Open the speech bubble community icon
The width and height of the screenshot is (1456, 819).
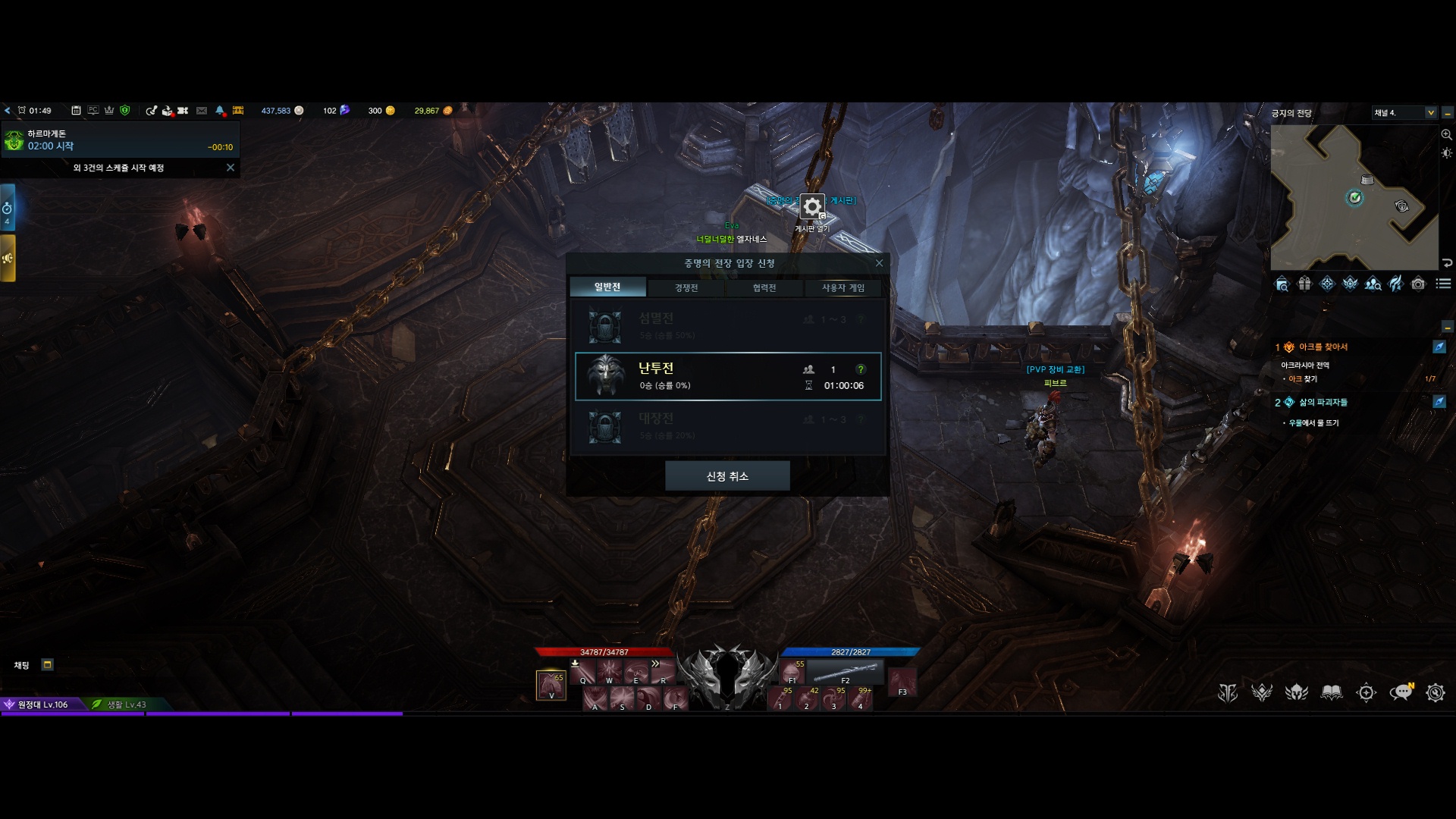1400,692
